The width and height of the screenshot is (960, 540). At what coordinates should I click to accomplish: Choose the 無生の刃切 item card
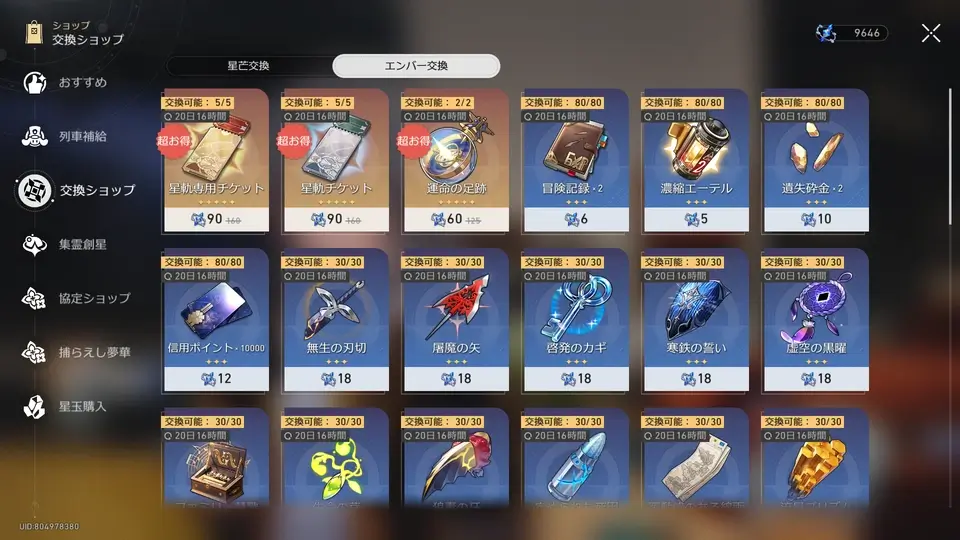click(335, 320)
